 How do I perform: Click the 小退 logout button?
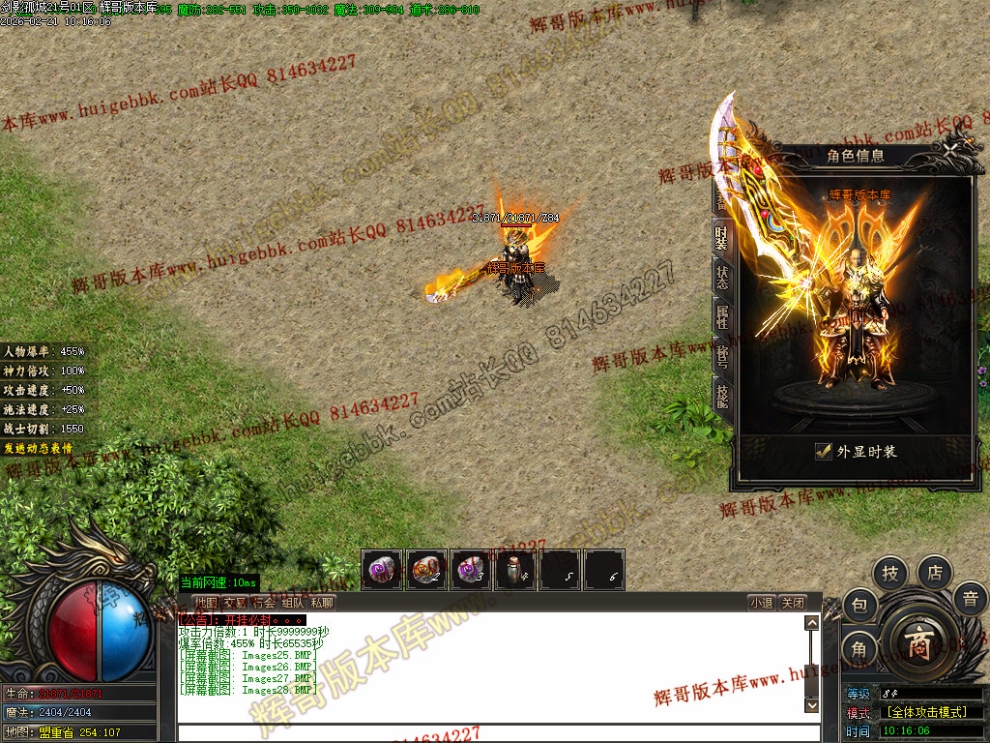761,603
